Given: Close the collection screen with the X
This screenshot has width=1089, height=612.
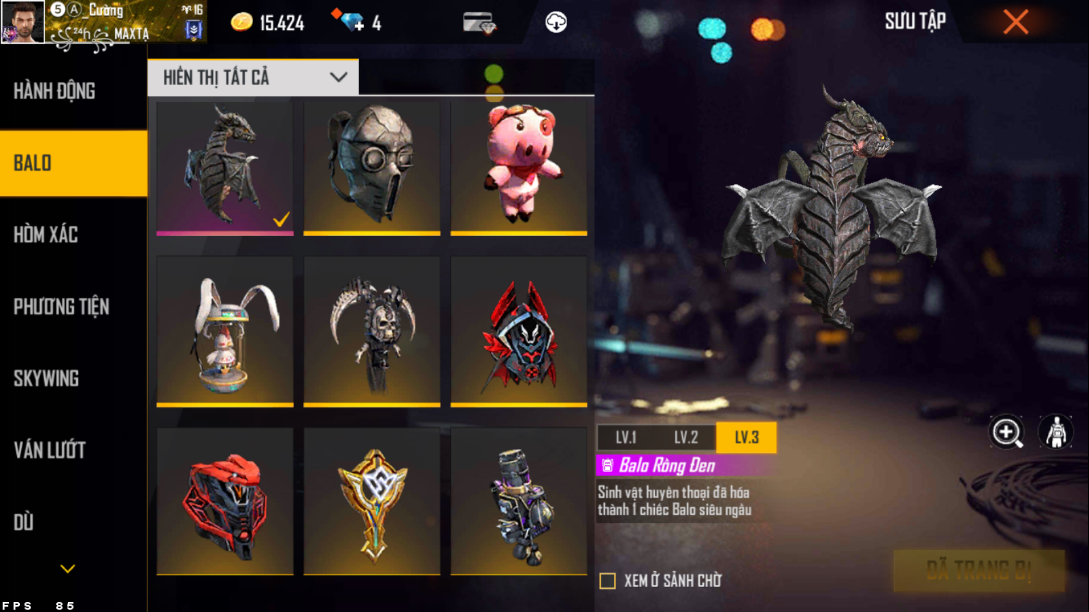Looking at the screenshot, I should [x=1015, y=22].
